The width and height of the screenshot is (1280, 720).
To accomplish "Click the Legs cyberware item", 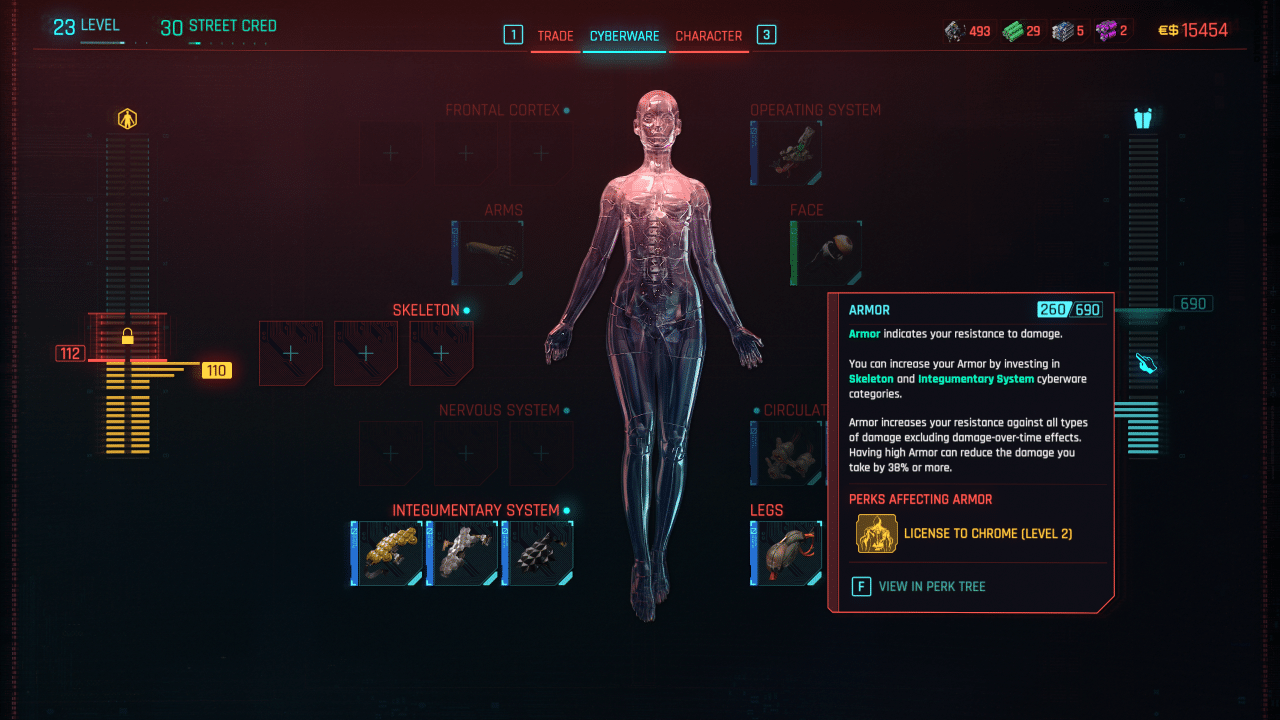I will pos(786,552).
